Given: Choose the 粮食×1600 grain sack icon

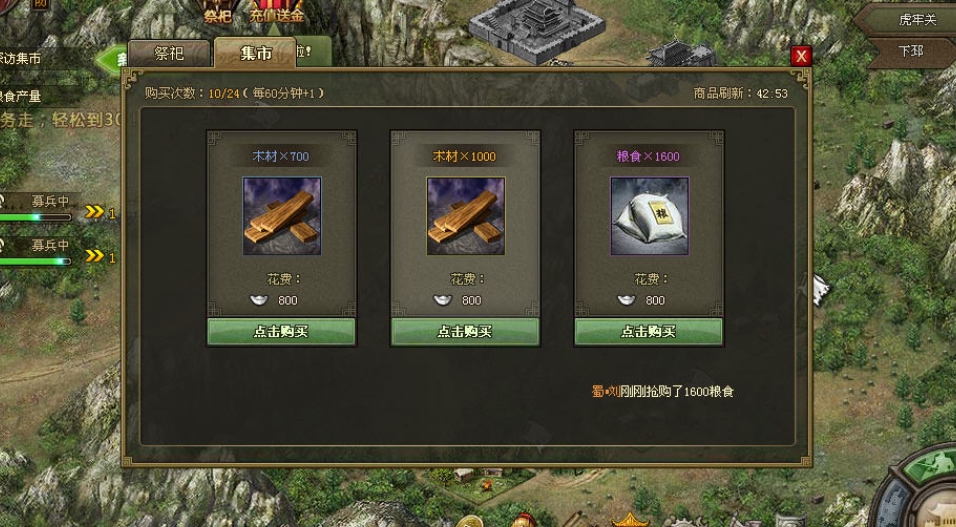Looking at the screenshot, I should coord(649,216).
